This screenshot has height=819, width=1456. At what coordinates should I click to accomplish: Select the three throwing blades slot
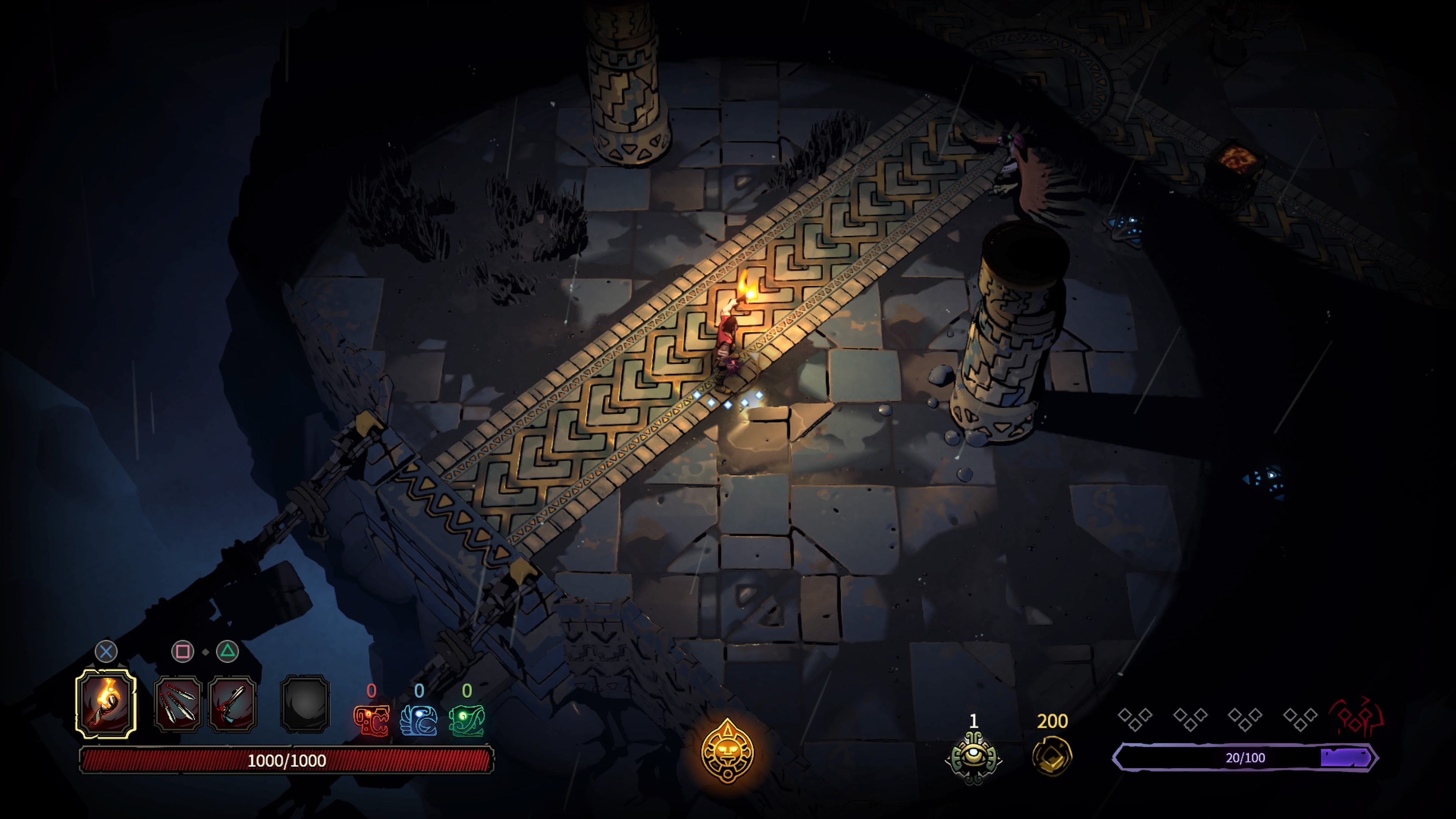[178, 704]
